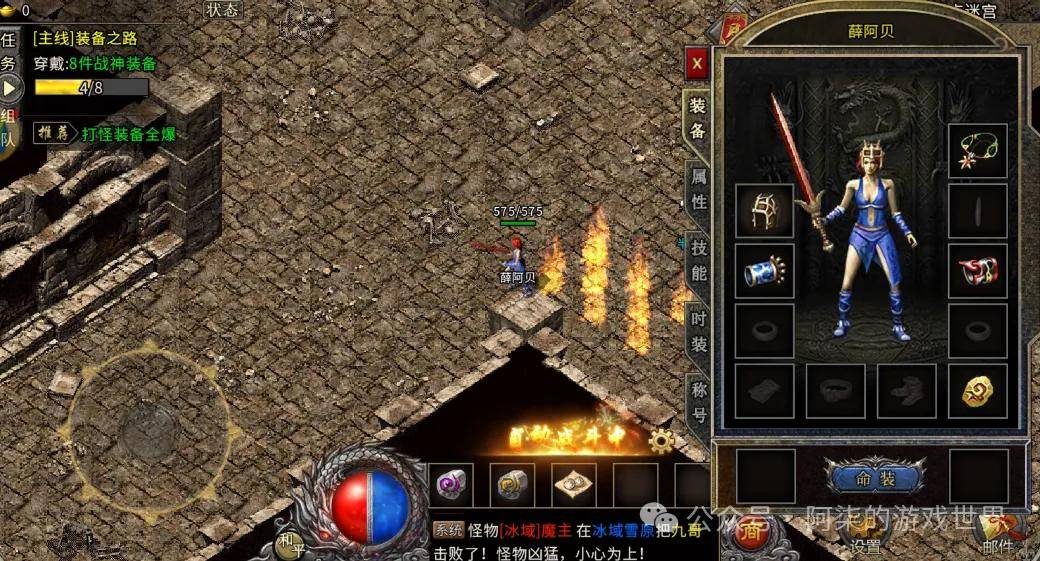
Task: Inspect the green necklace equipment slot
Action: point(977,151)
